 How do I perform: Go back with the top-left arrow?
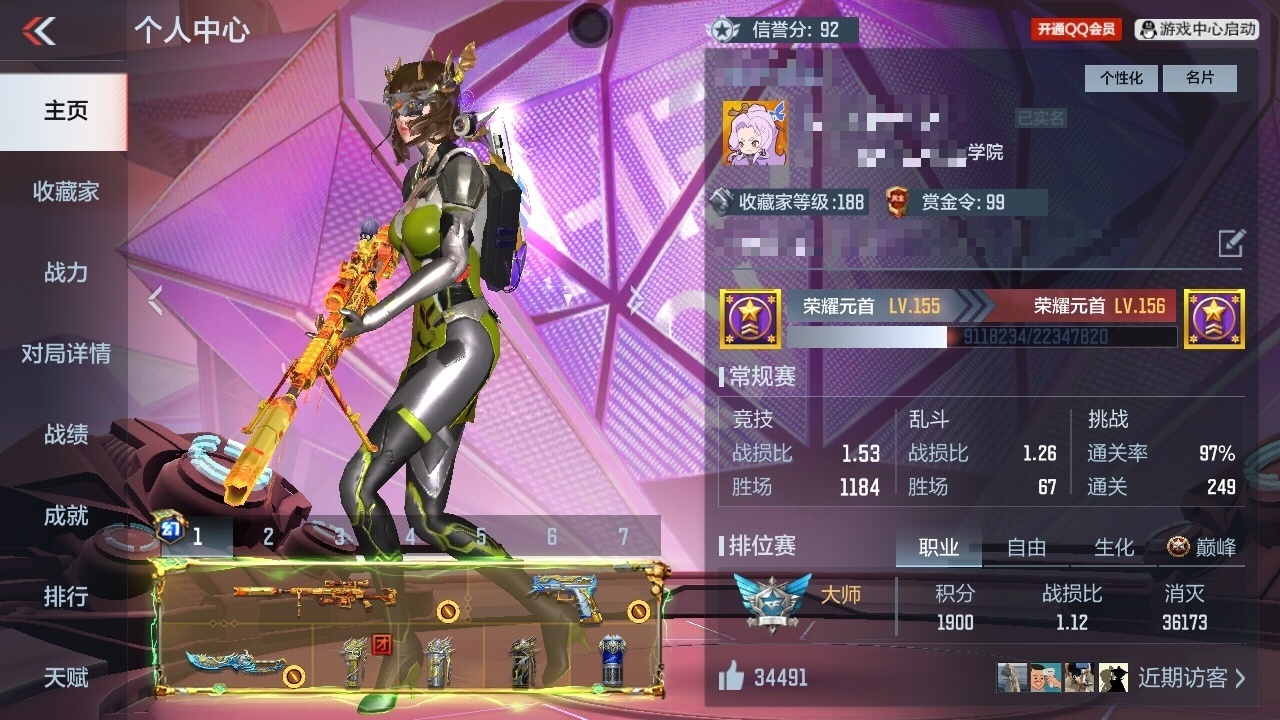pos(40,32)
